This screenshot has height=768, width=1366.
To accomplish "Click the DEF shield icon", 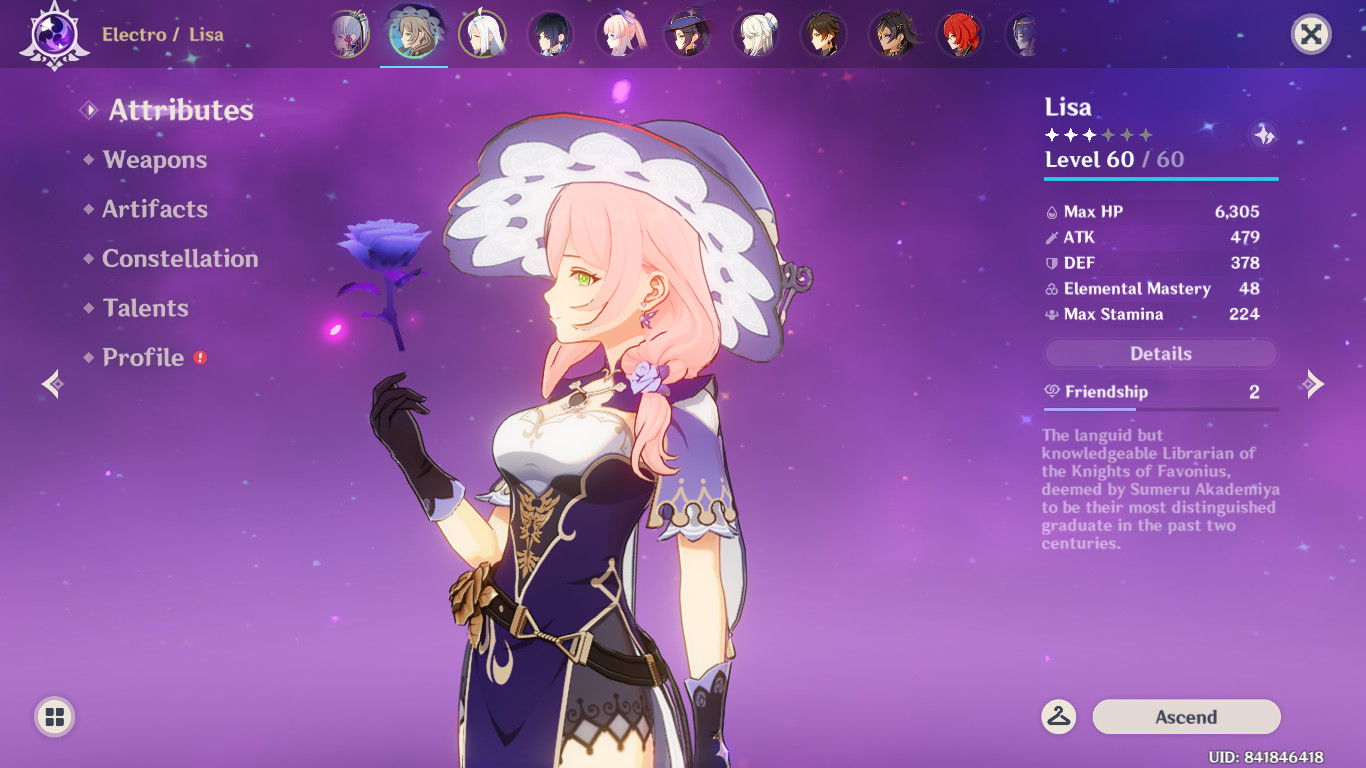I will click(1050, 263).
